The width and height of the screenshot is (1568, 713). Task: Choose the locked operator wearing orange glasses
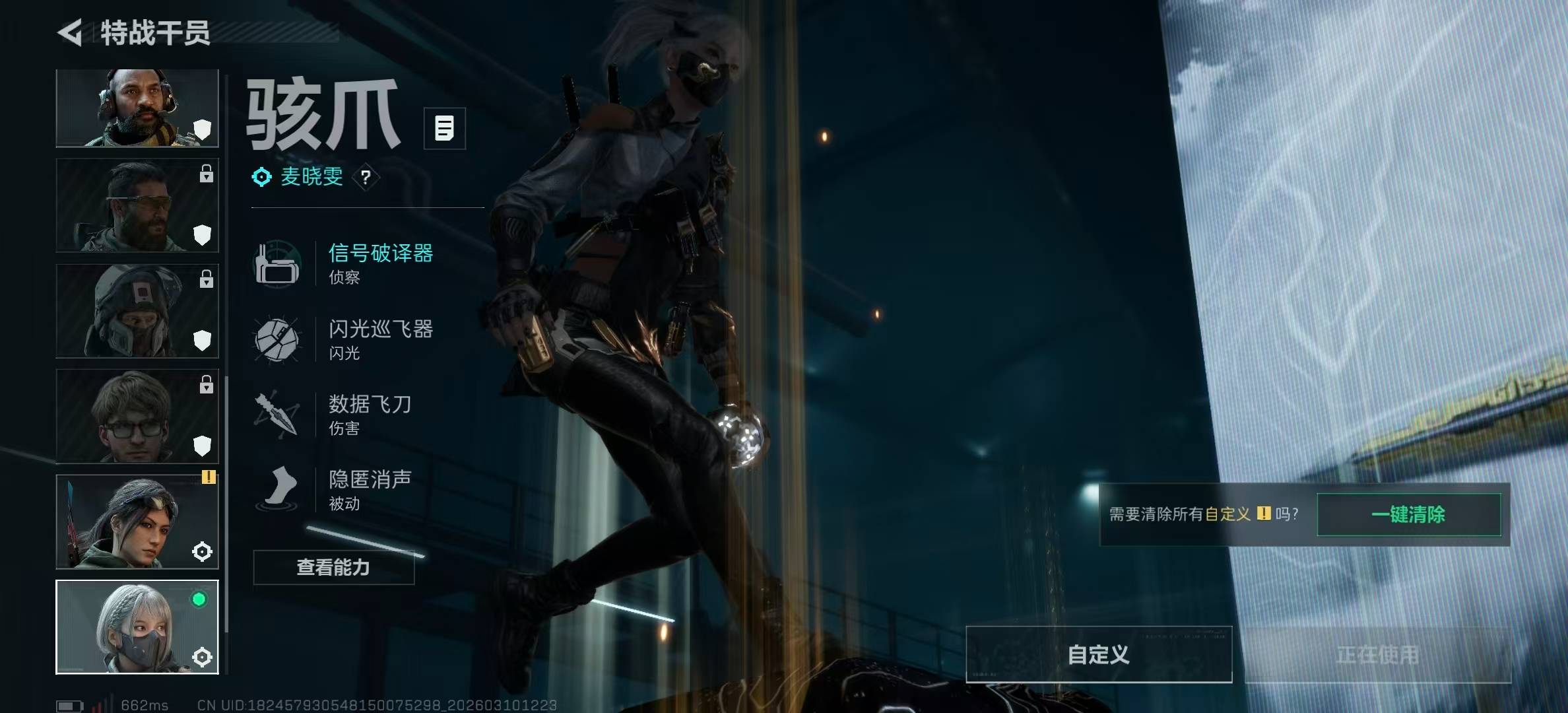click(x=137, y=205)
